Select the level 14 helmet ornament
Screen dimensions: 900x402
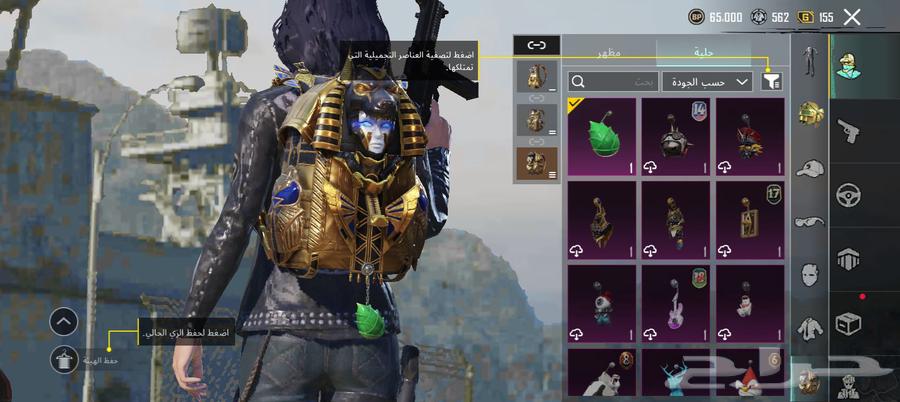click(675, 137)
